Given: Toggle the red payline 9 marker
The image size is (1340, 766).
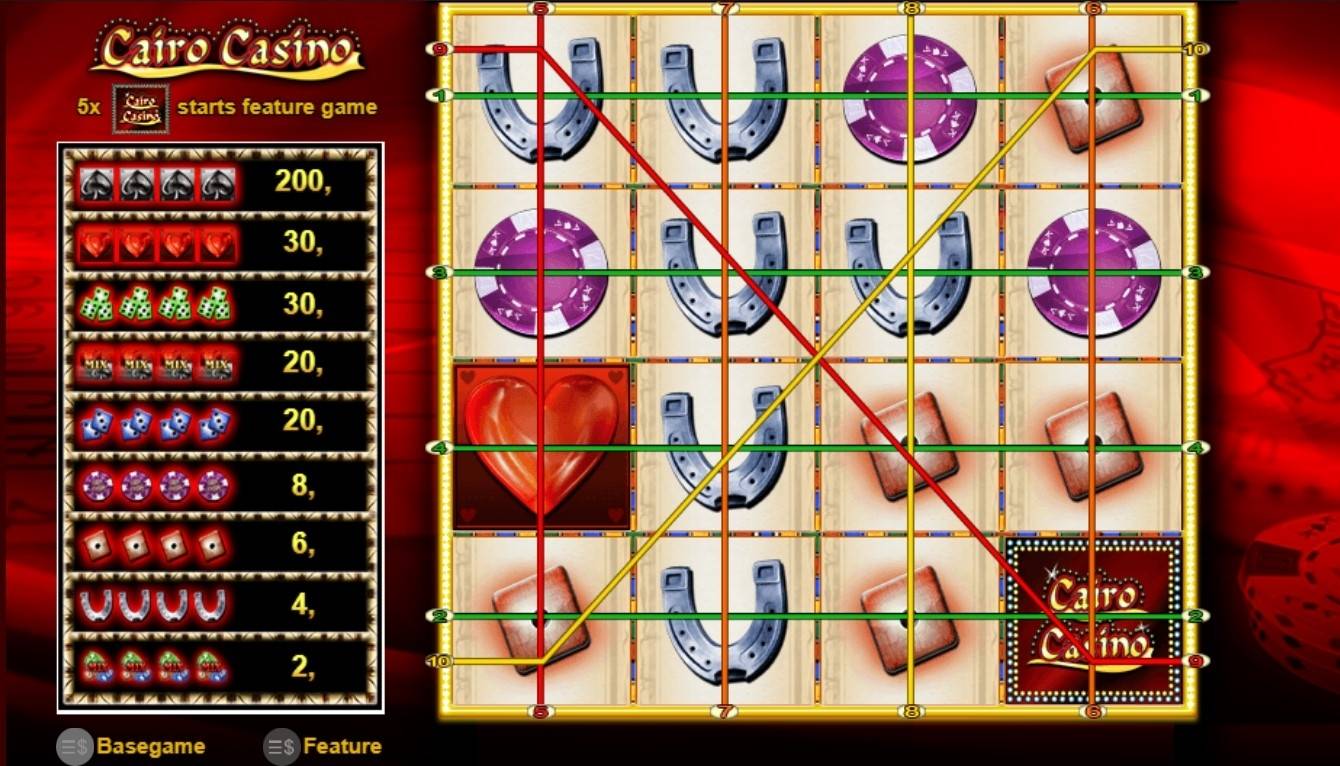Looking at the screenshot, I should 438,46.
